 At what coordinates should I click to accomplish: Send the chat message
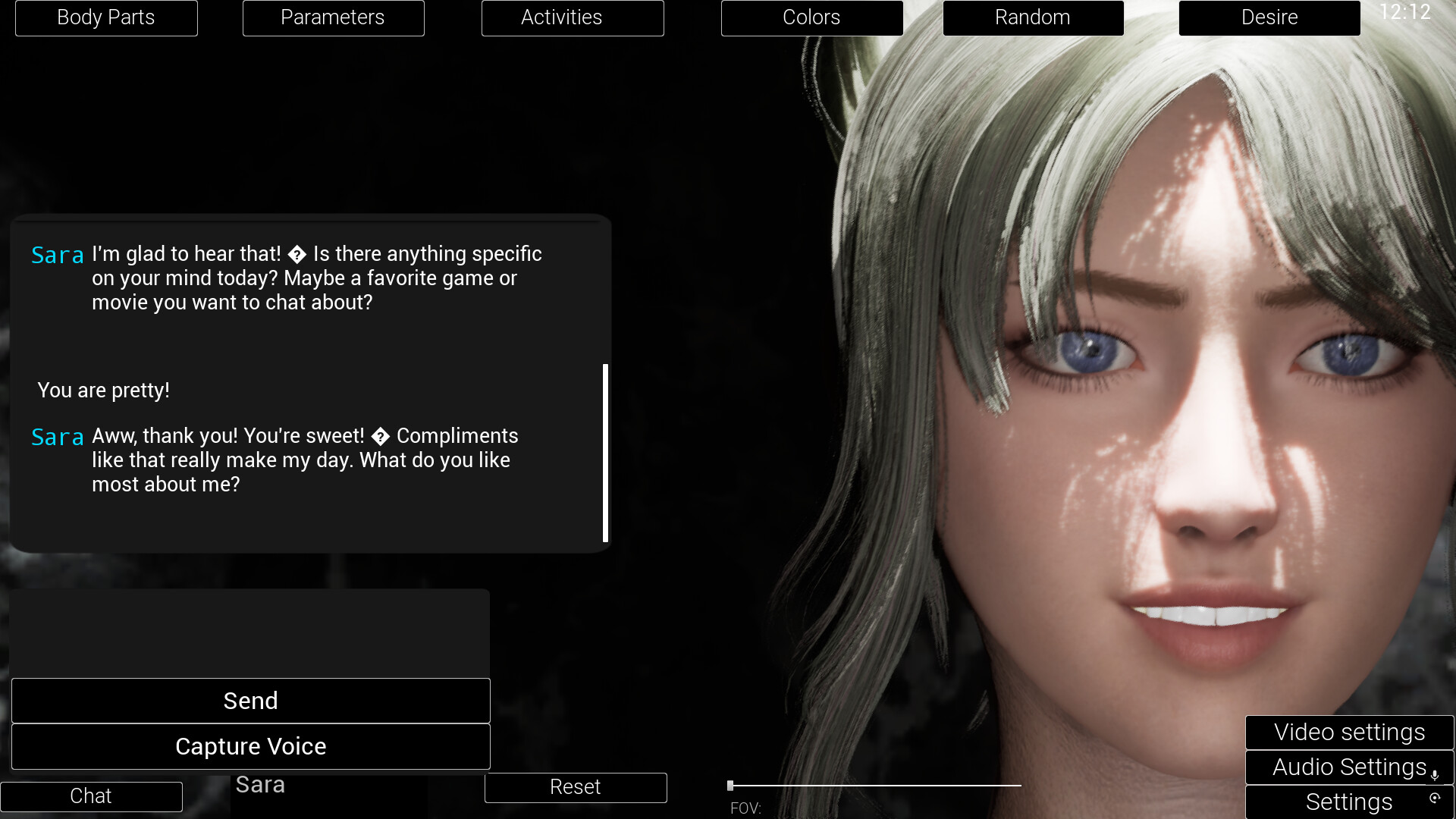[x=250, y=701]
